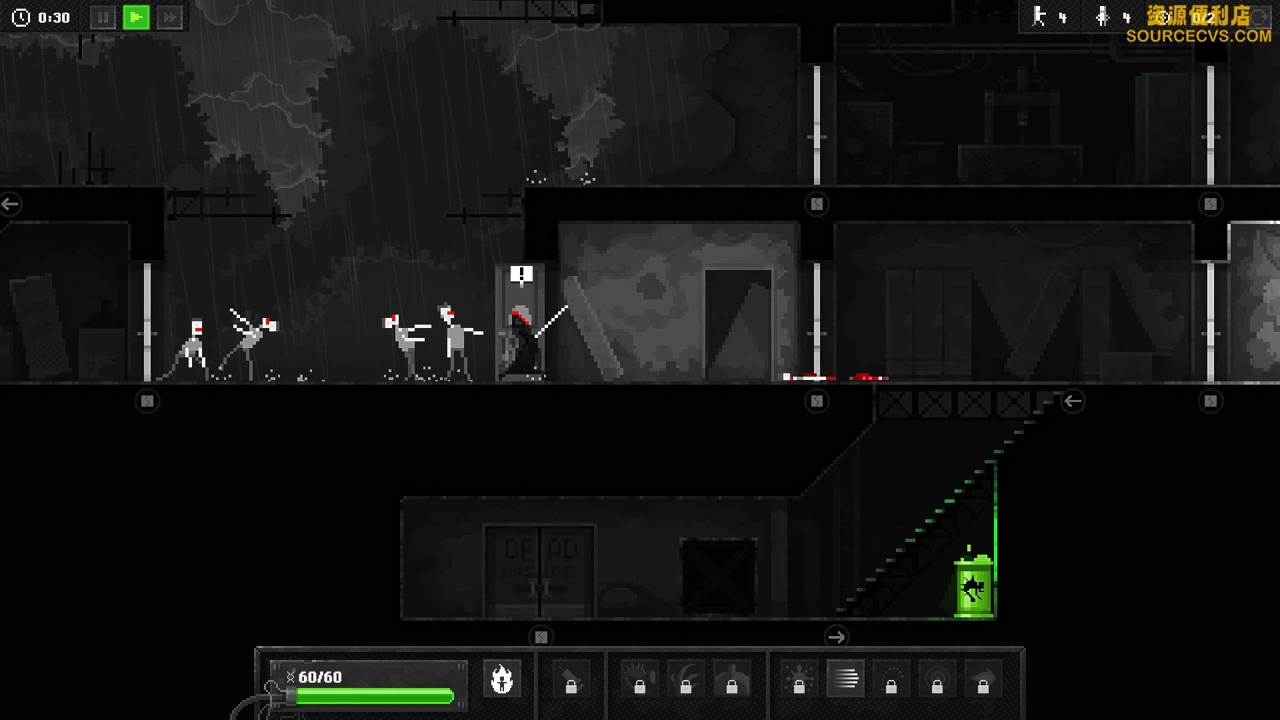Choose the unlocked horizontal lines ability

click(845, 679)
